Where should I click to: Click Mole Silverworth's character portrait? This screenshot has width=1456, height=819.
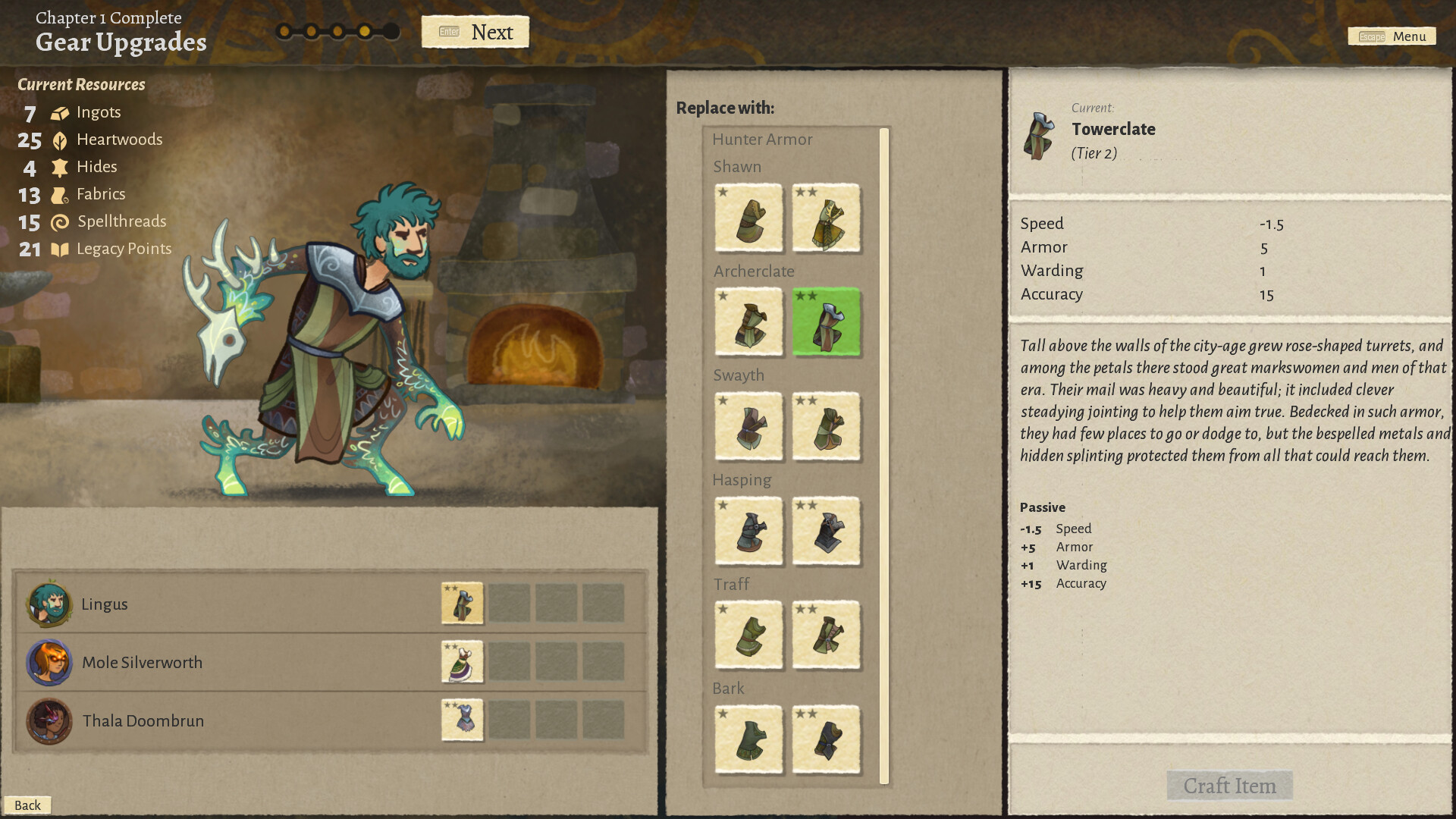49,662
